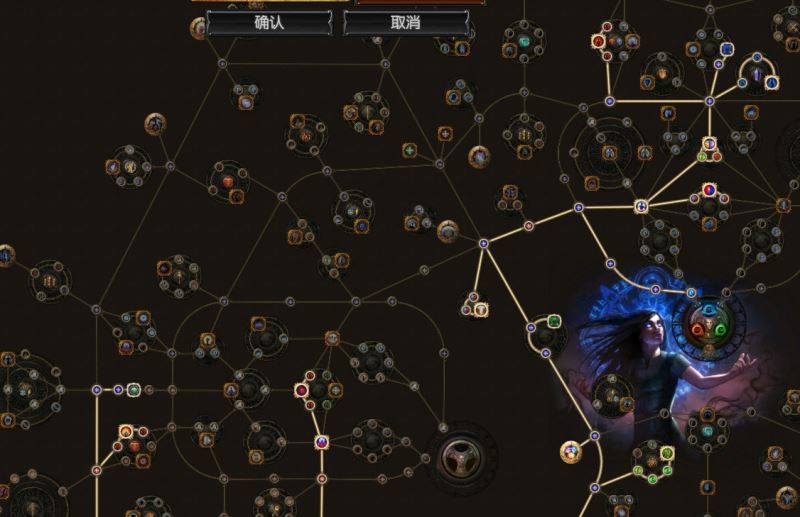
Task: Select the blue crystal node under the arch
Action: click(757, 76)
